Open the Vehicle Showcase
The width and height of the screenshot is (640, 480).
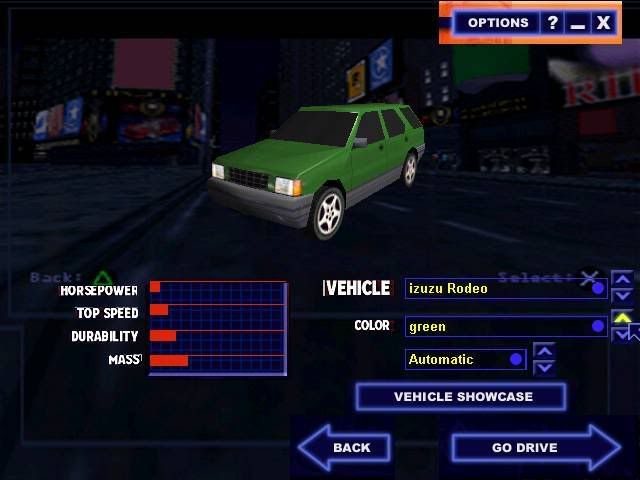coord(461,397)
